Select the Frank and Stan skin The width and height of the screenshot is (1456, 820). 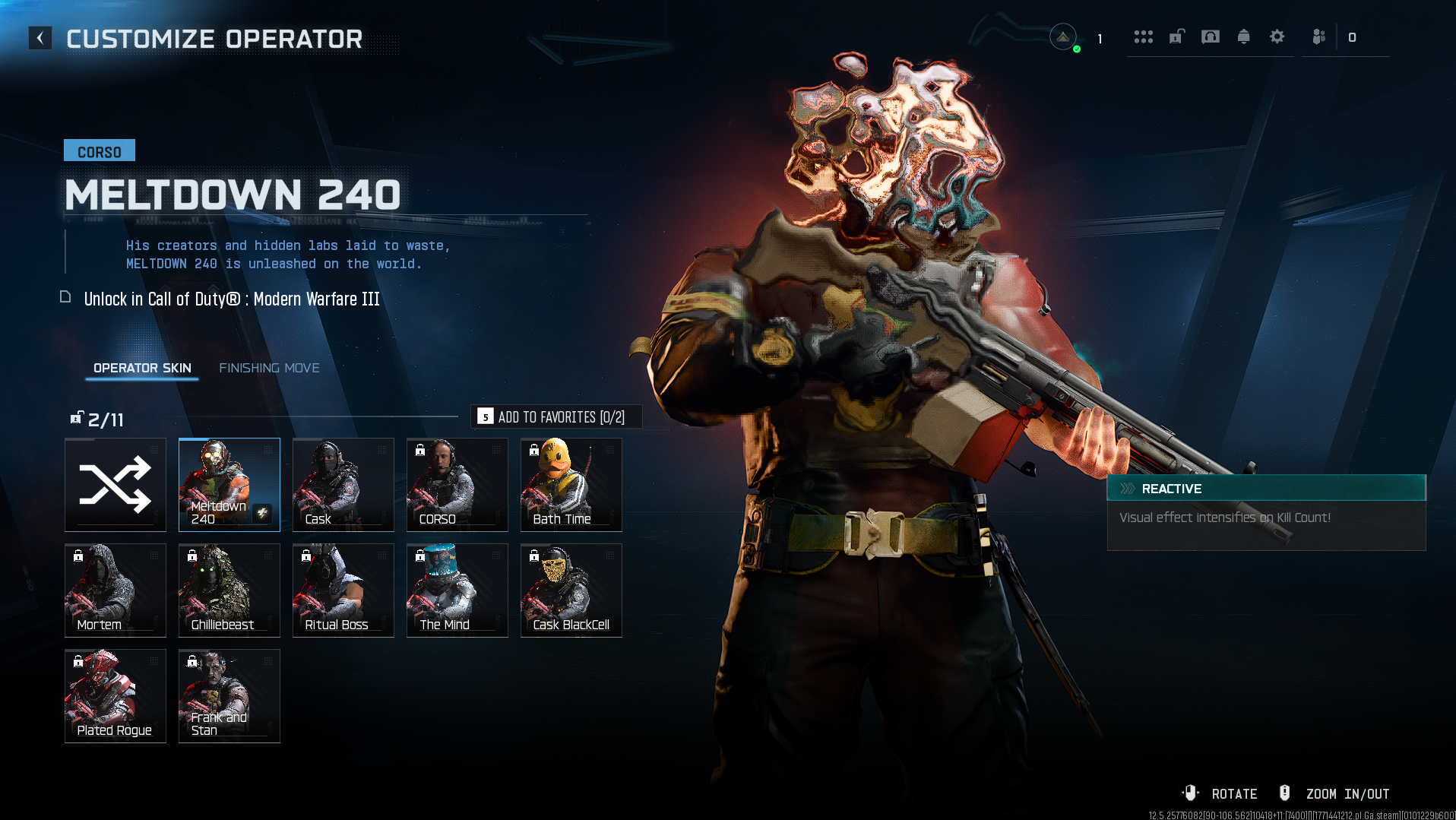[229, 696]
